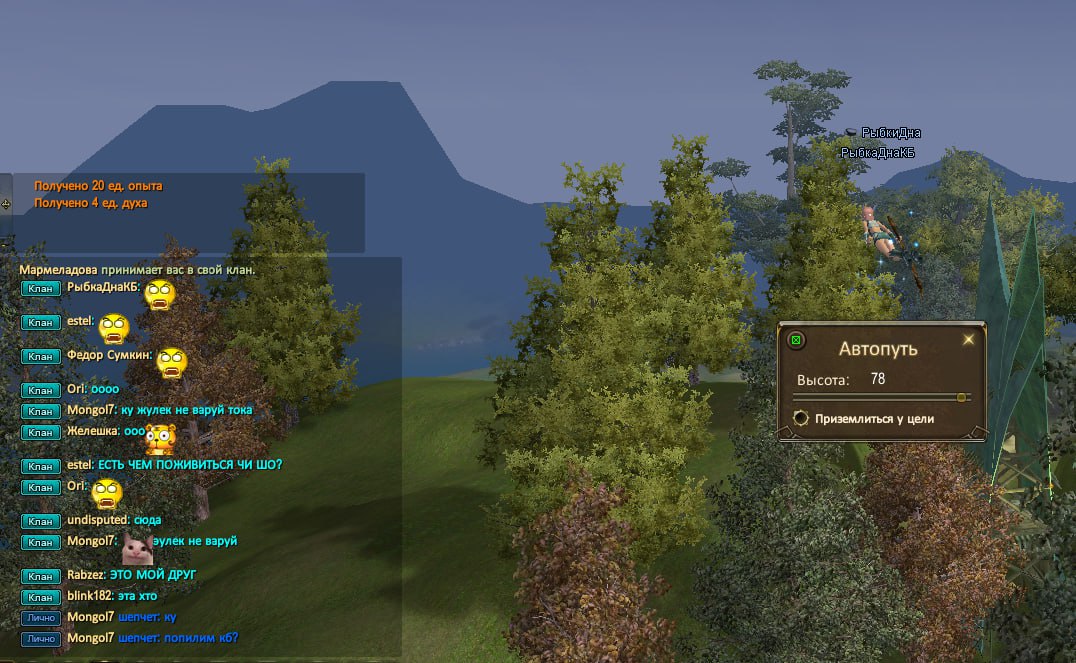The width and height of the screenshot is (1076, 663).
Task: Close the Автопуть window
Action: pyautogui.click(x=968, y=340)
